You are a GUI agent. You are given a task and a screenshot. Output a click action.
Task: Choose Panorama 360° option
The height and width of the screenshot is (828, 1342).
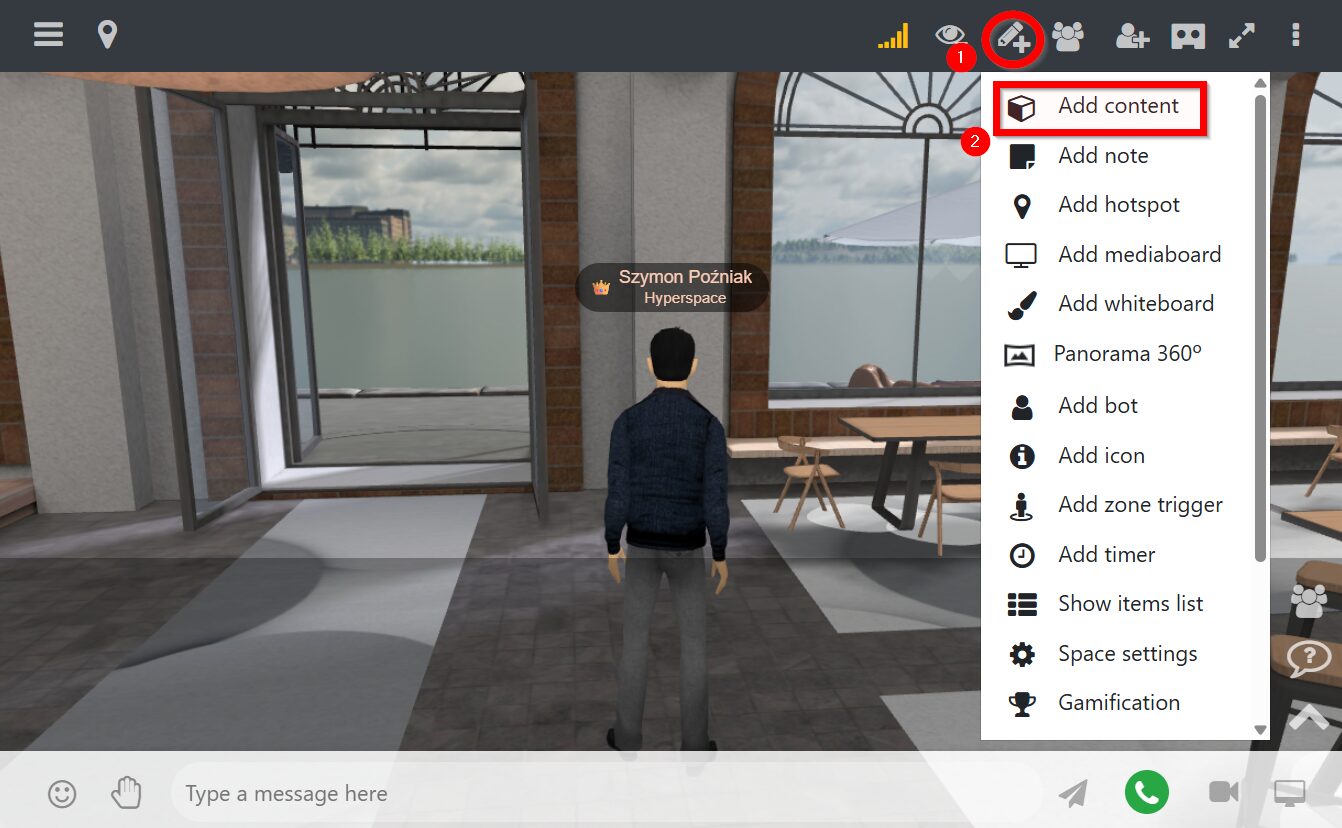1126,354
